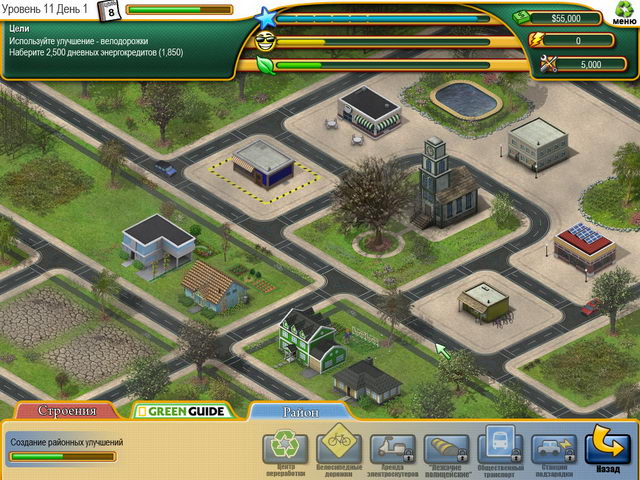This screenshot has height=480, width=640.
Task: Open the меню button
Action: [622, 17]
